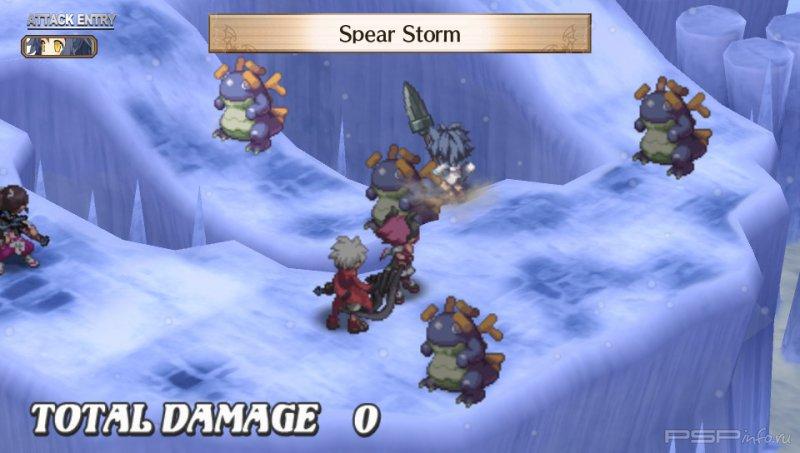800x453 pixels.
Task: Select the Spear Storm skill banner
Action: (399, 34)
